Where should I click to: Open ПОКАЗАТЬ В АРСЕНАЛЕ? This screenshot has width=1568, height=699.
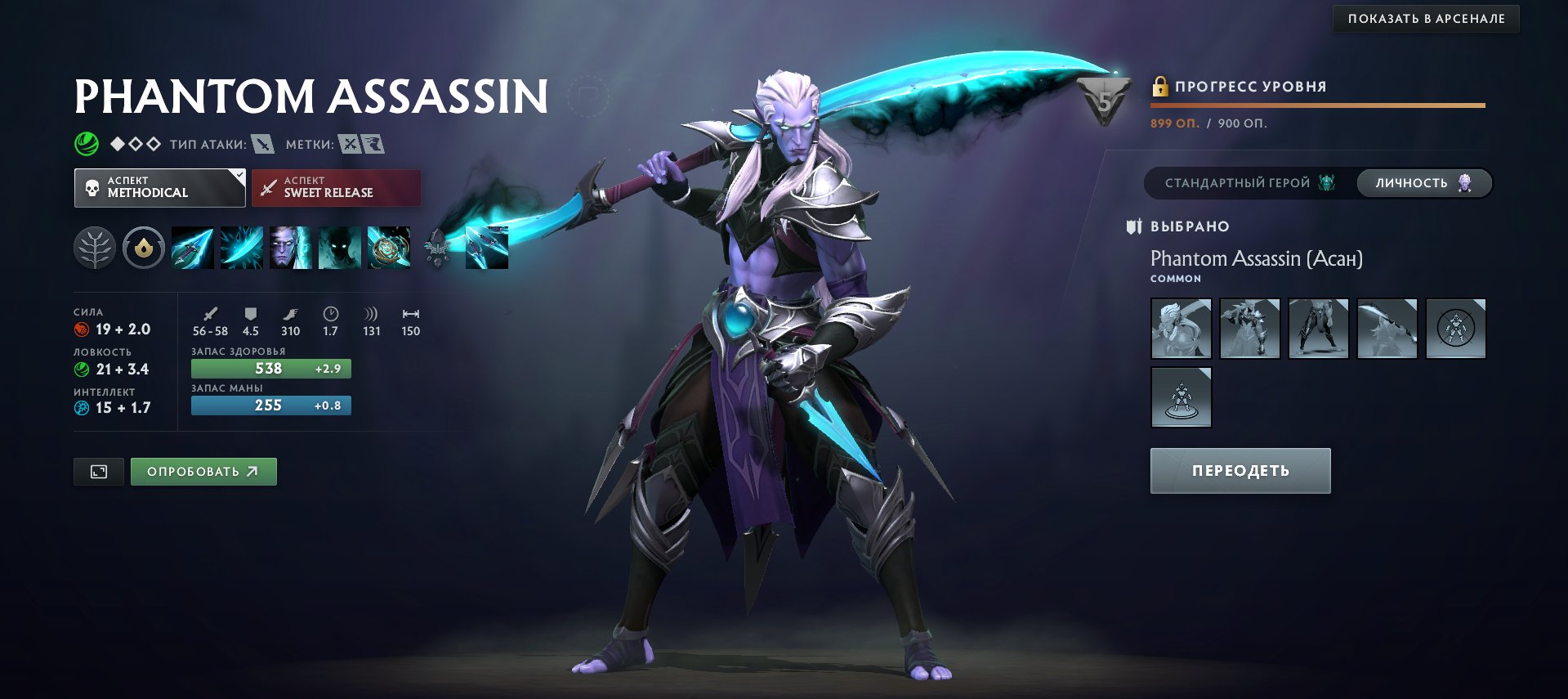pos(1426,19)
